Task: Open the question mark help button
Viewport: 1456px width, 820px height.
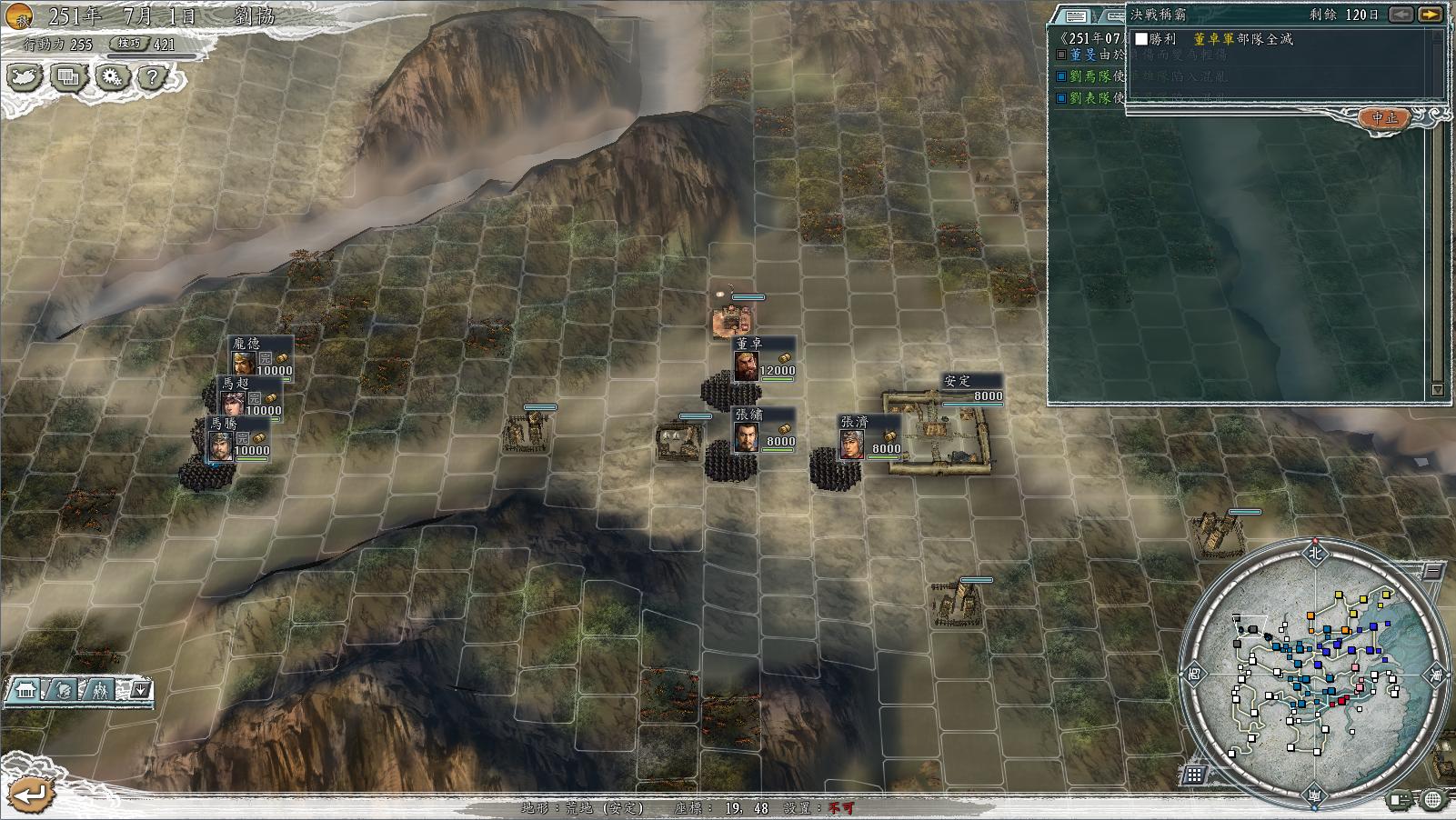Action: click(x=152, y=77)
